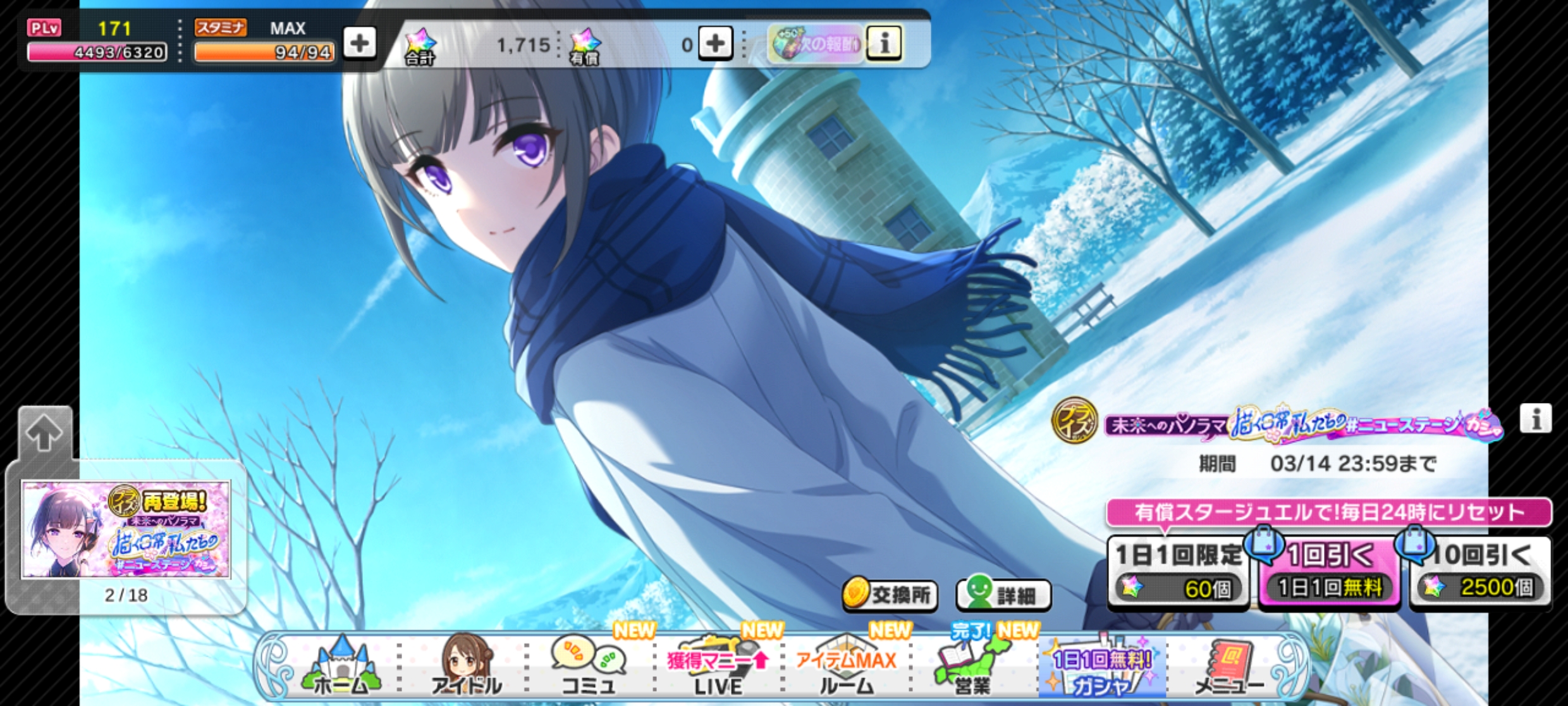The width and height of the screenshot is (1568, 706).
Task: Select the returning gacha banner thumbnail
Action: pyautogui.click(x=126, y=529)
